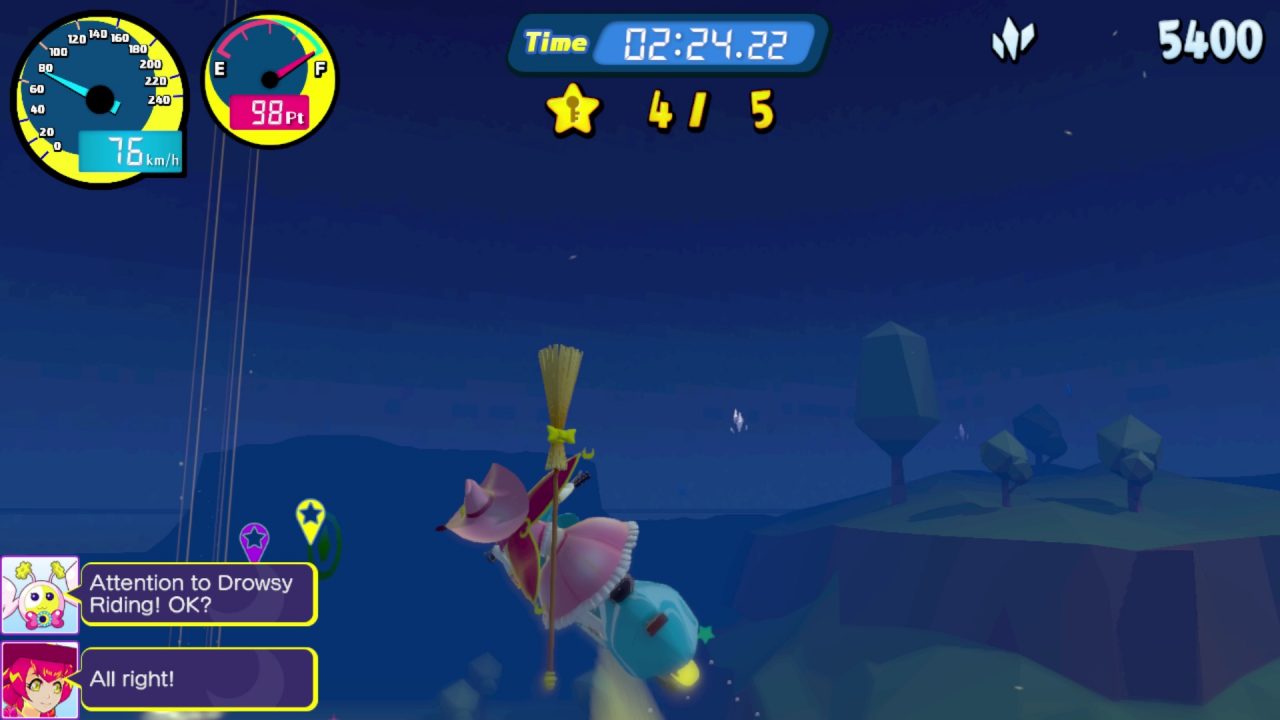Viewport: 1280px width, 720px height.
Task: Click the white mascot's dialogue portrait
Action: tap(40, 595)
